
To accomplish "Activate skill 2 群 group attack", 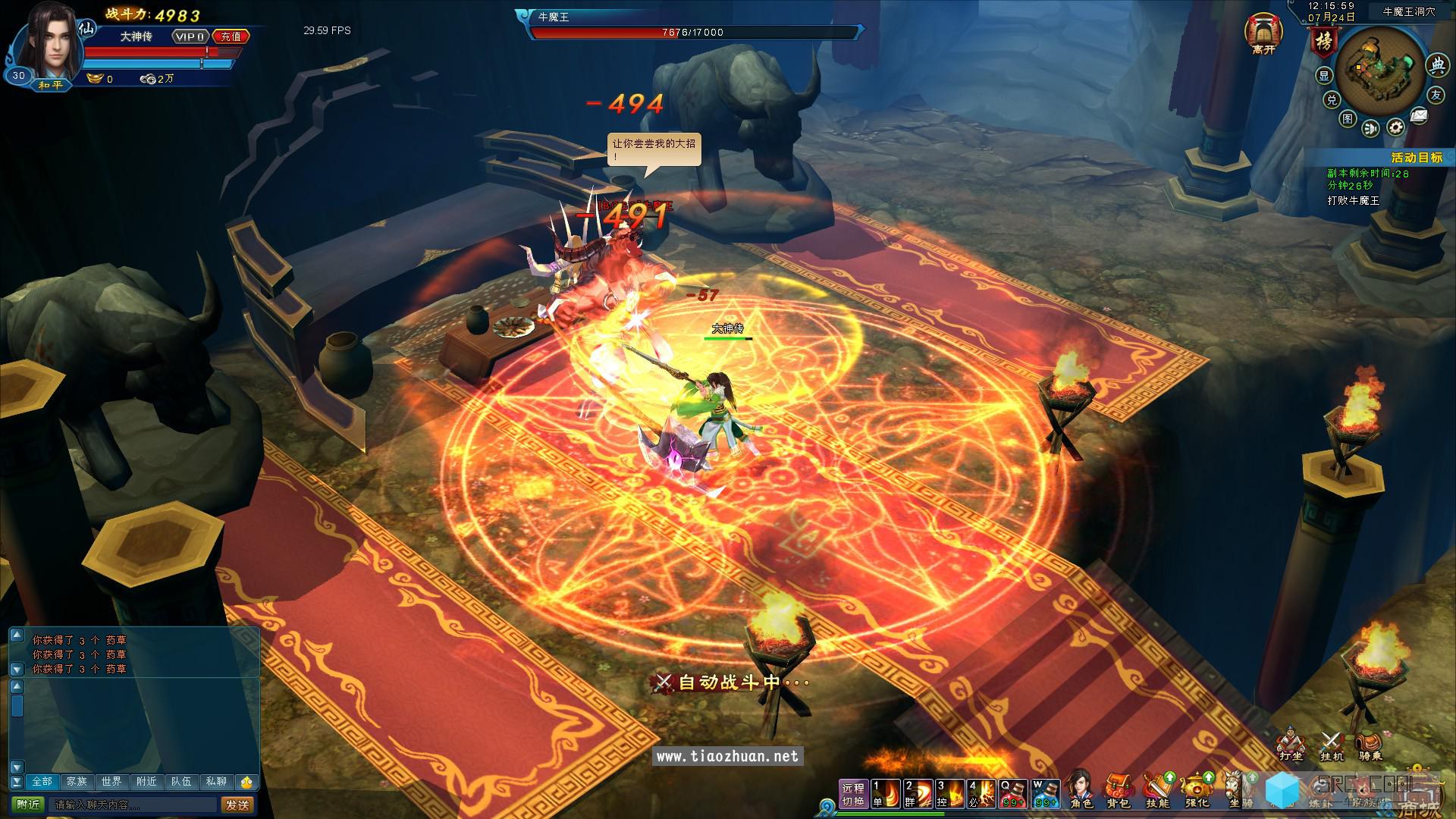I will coord(918,793).
